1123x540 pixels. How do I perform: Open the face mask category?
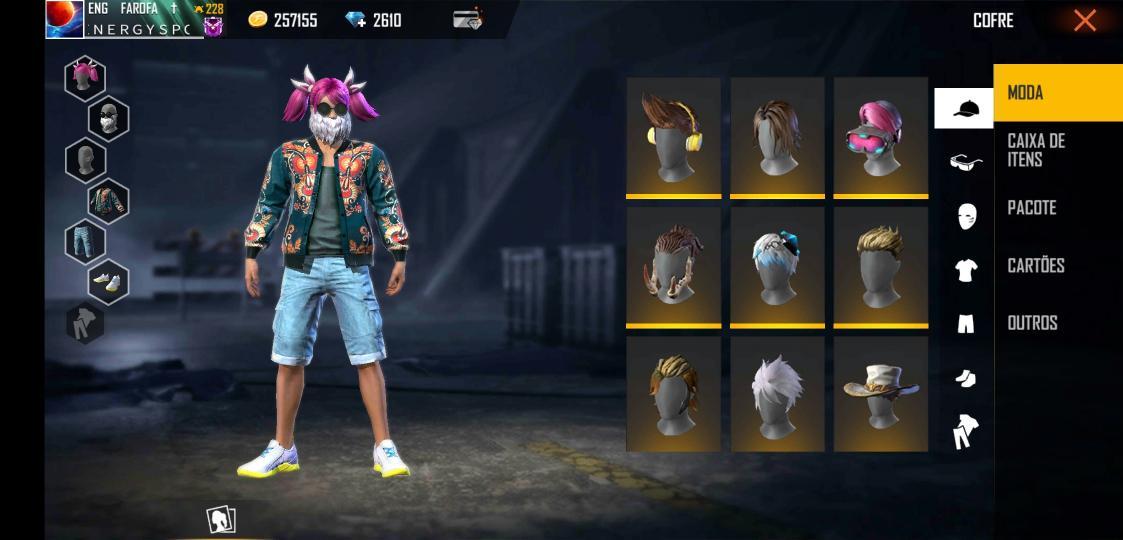(966, 215)
